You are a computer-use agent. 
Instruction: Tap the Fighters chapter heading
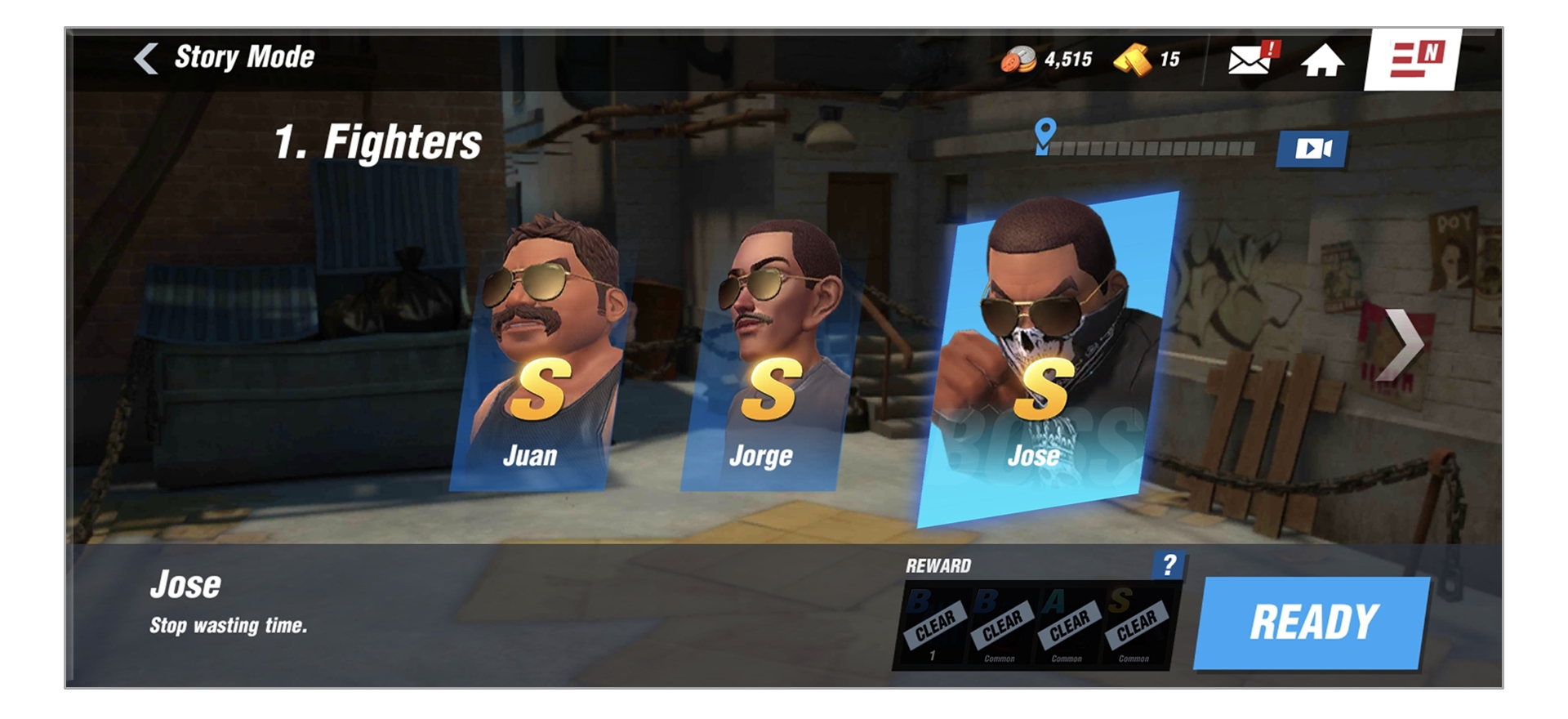[377, 141]
